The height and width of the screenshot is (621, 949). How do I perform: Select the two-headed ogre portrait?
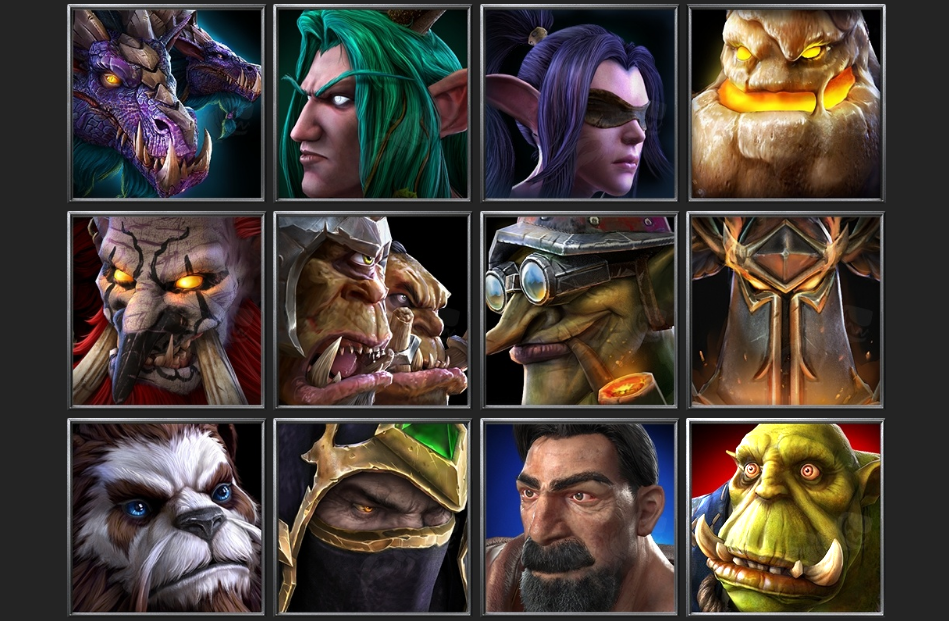pyautogui.click(x=372, y=310)
